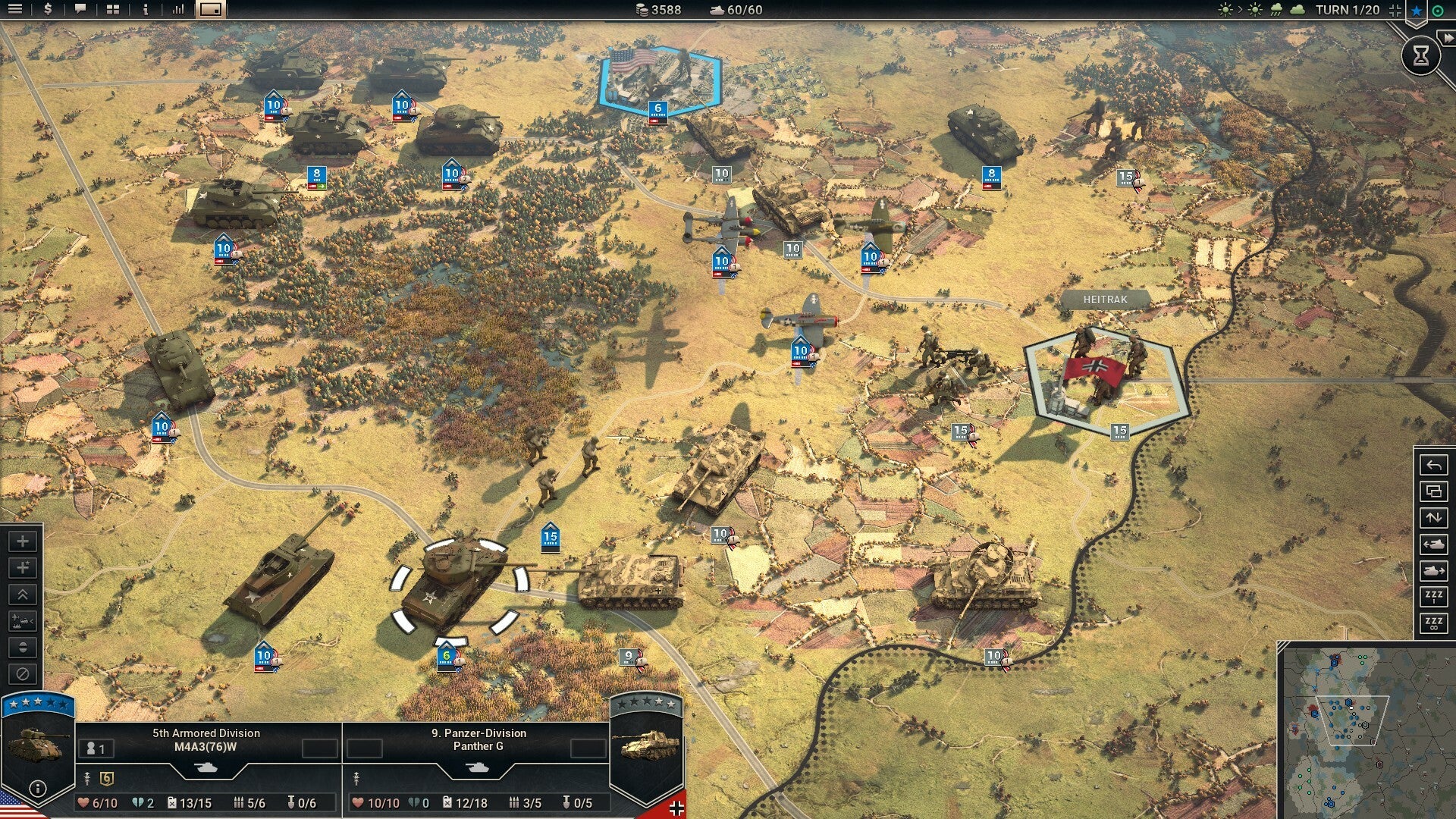Open the message log speech bubble icon
The width and height of the screenshot is (1456, 819).
79,10
